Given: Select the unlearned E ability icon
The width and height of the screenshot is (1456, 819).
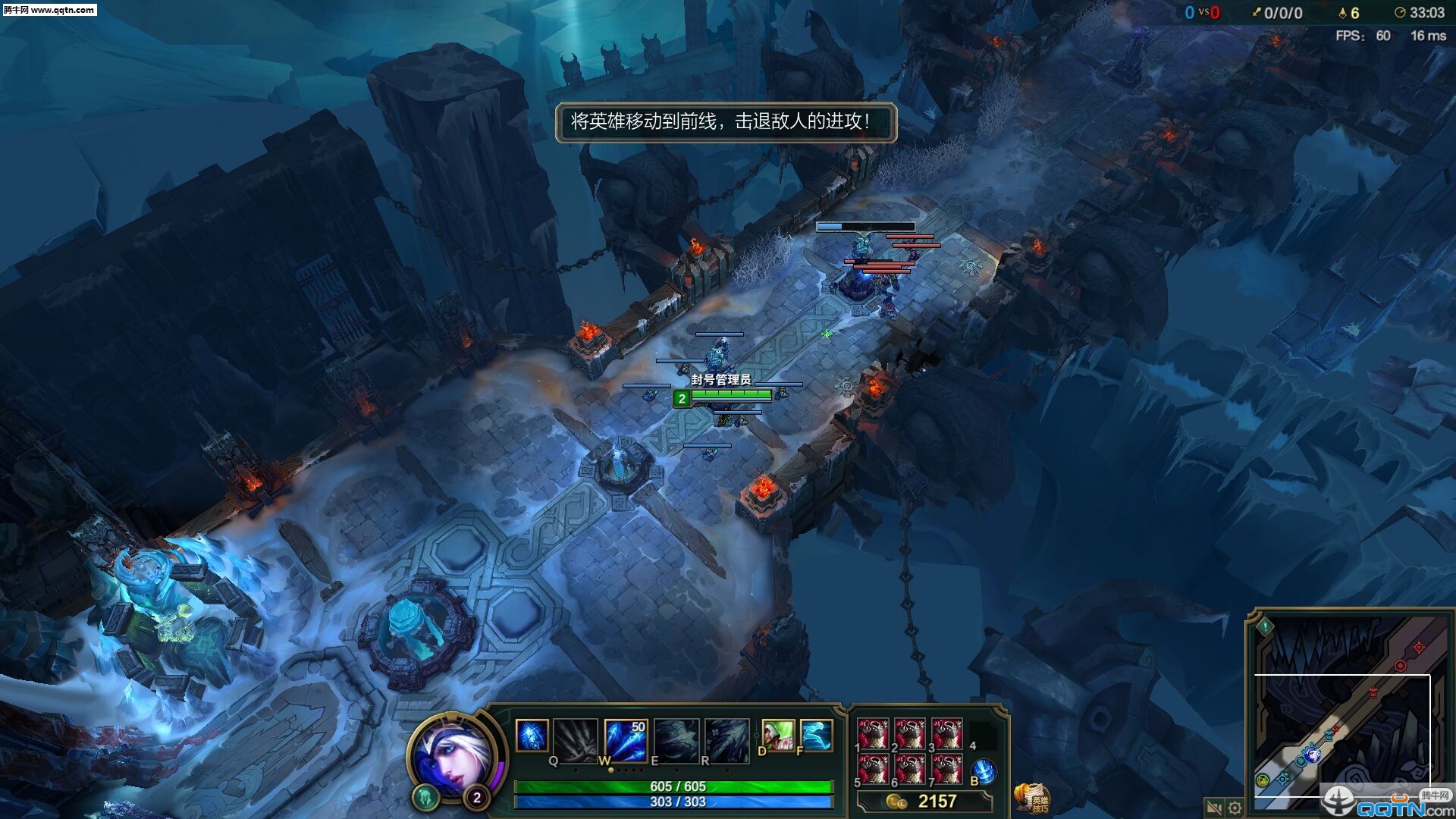Looking at the screenshot, I should [x=676, y=738].
